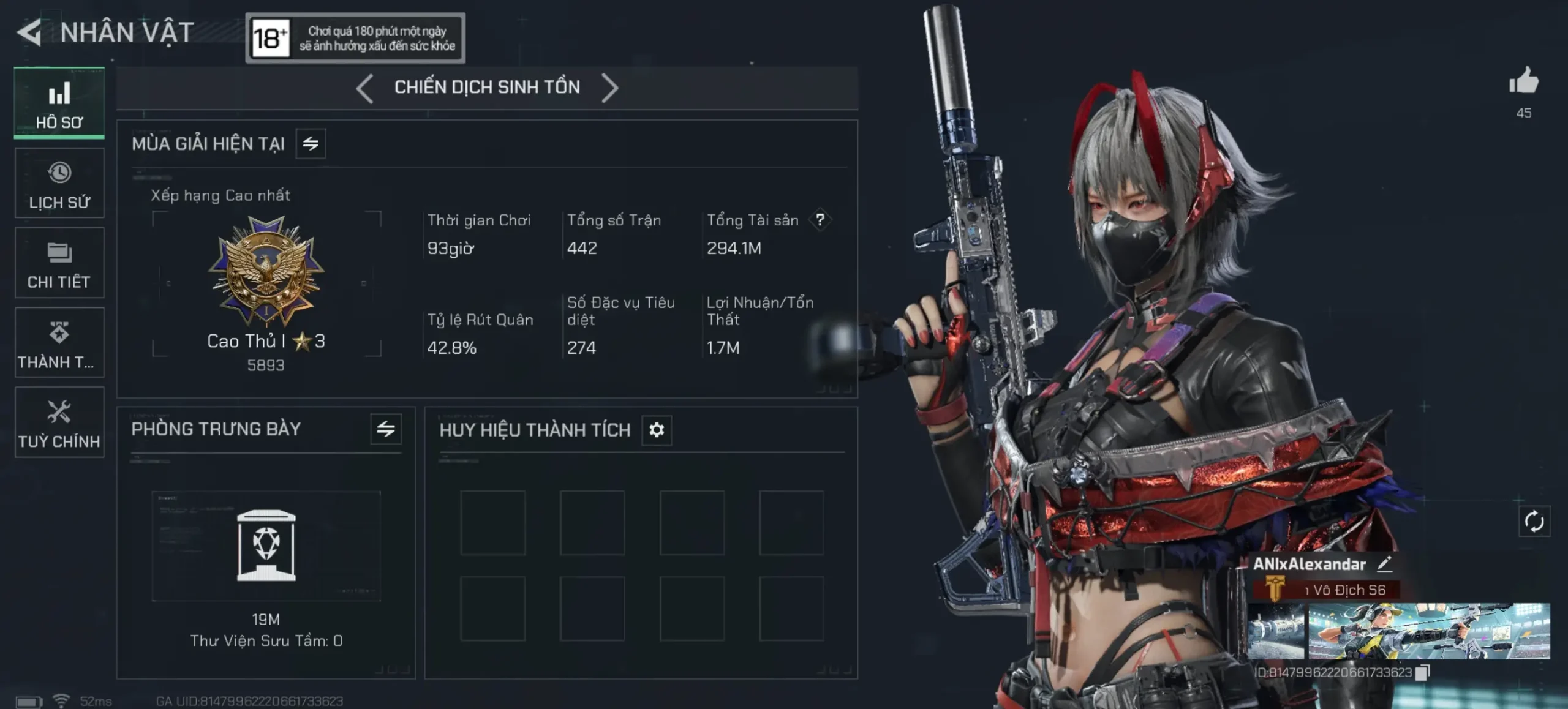
Task: Give a thumbs-up like to the profile
Action: (1523, 81)
